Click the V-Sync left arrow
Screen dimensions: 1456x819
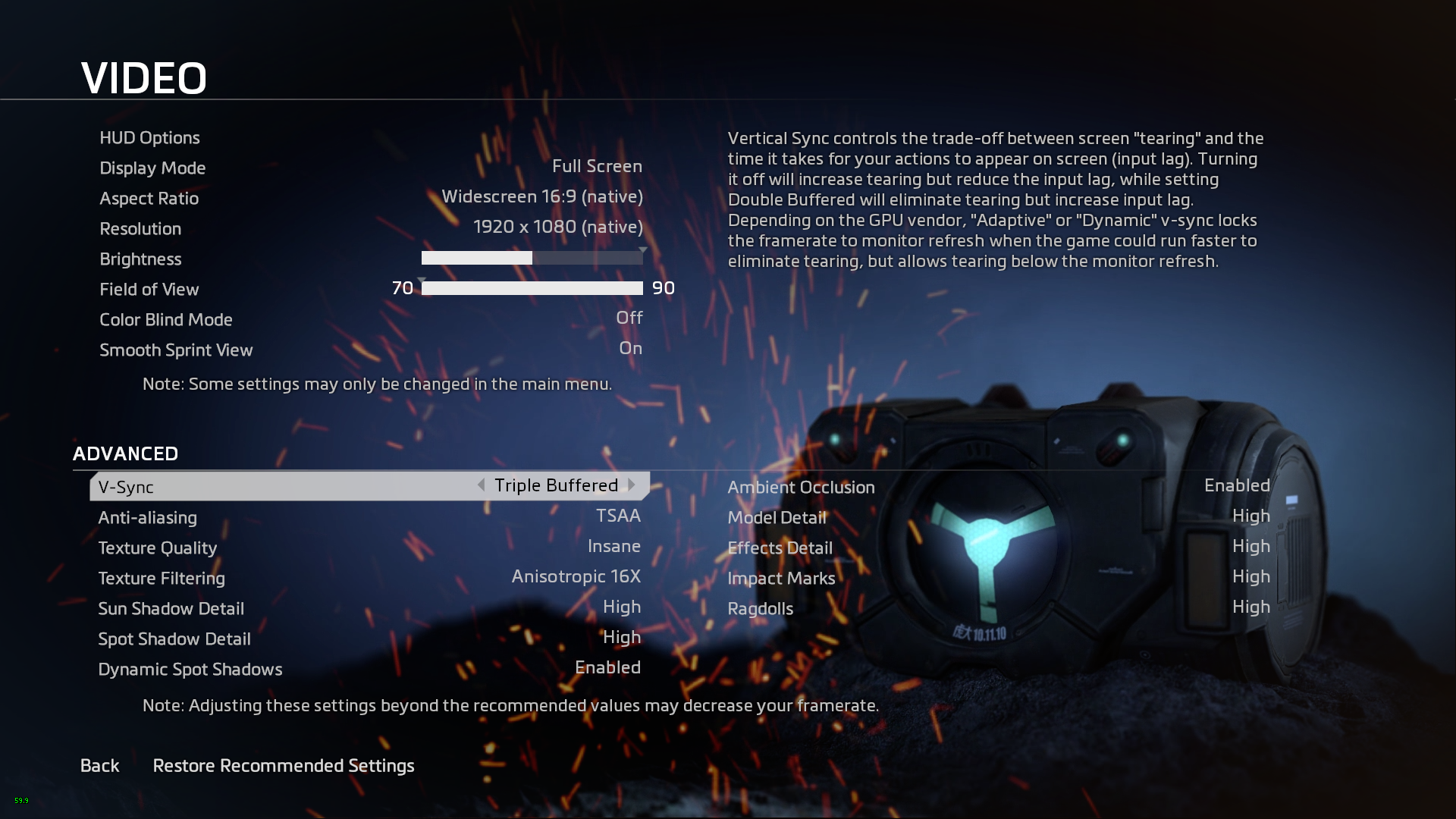(481, 485)
